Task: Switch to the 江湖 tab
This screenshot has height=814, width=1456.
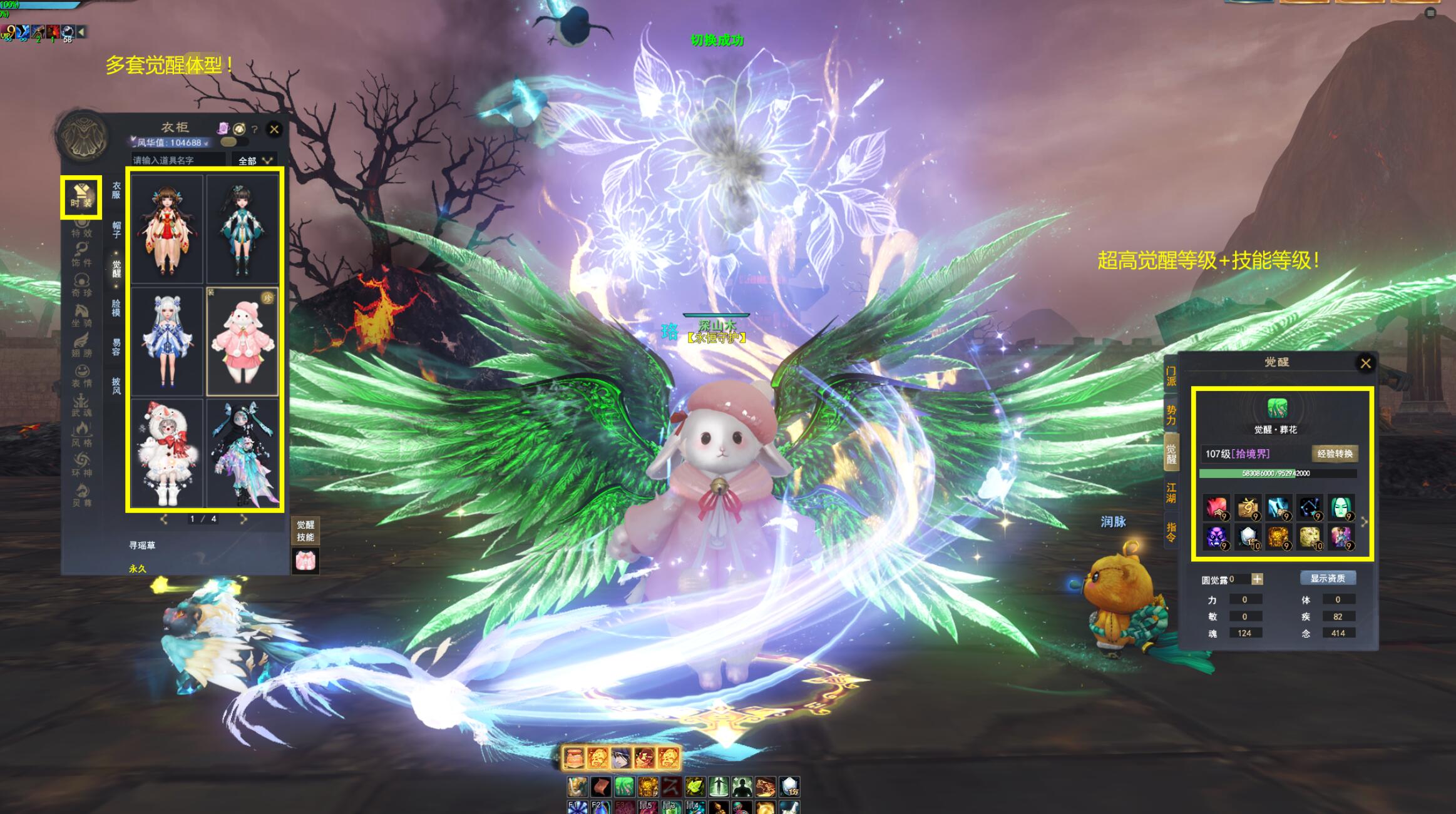Action: (1171, 492)
